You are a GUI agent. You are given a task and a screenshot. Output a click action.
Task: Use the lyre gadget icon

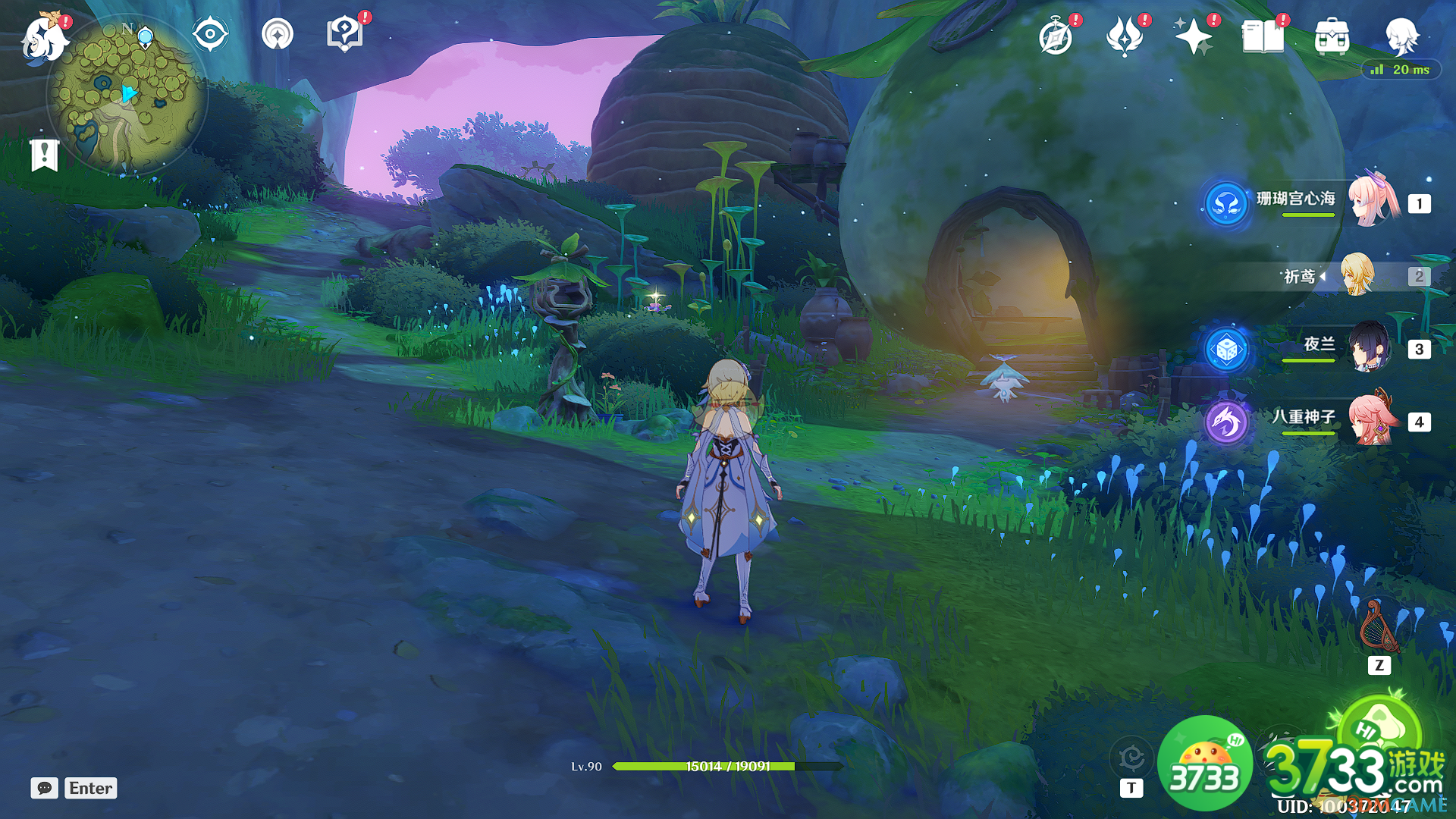1379,628
